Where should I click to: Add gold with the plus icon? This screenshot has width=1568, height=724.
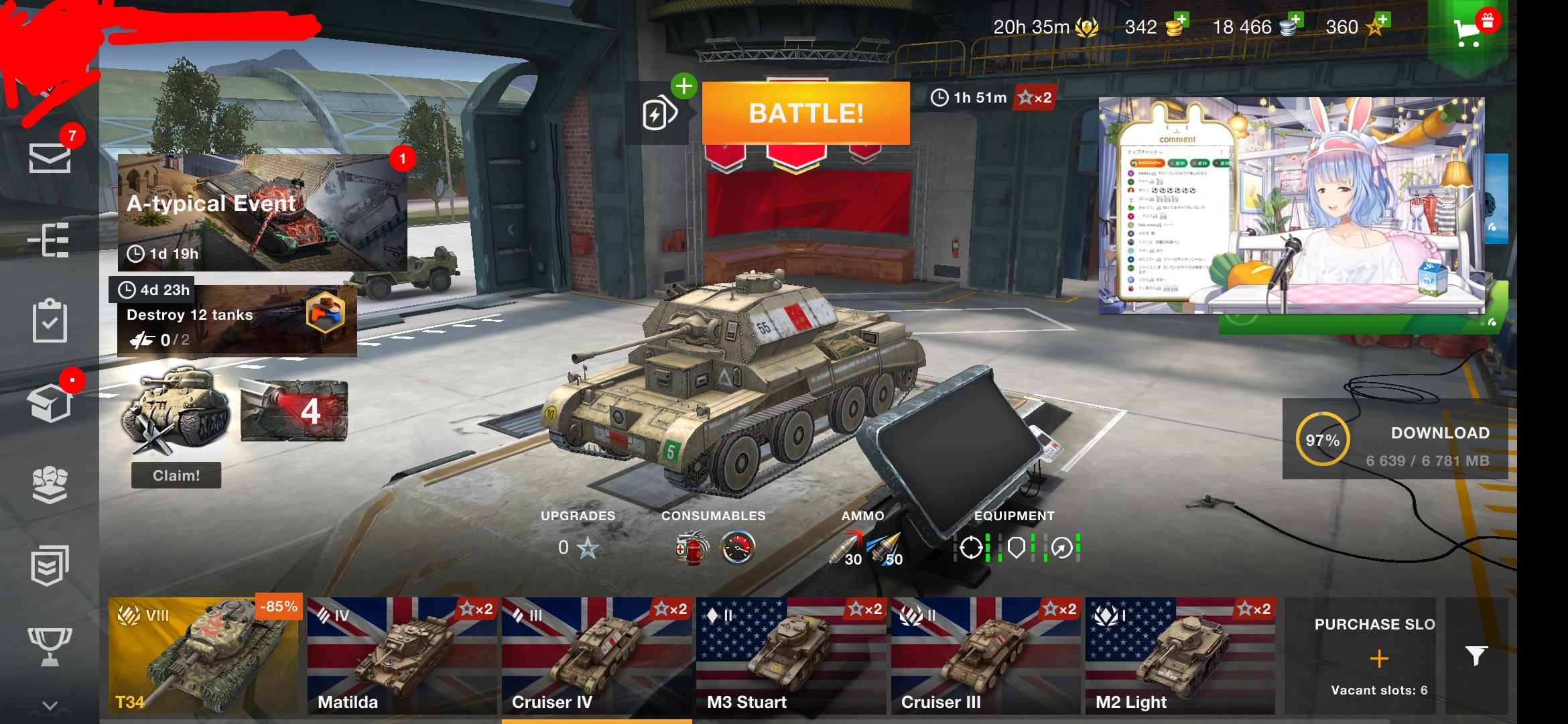click(1181, 20)
